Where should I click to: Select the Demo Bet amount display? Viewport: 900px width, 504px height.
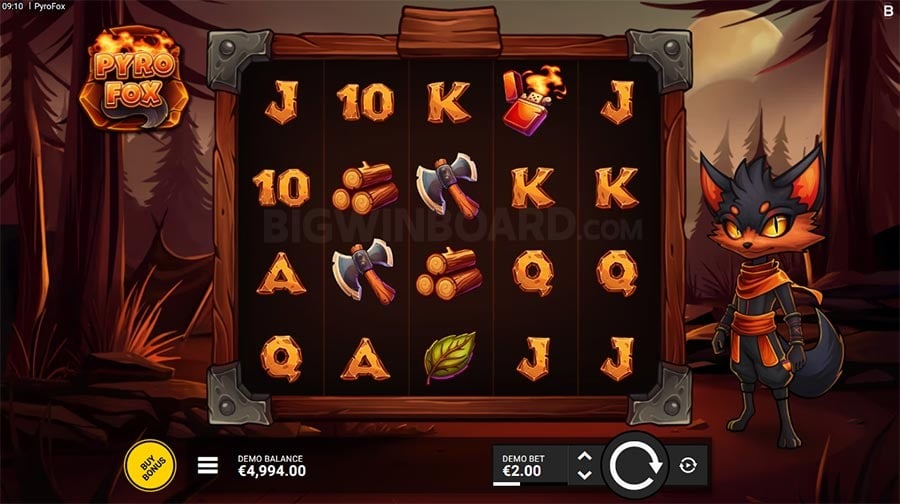(526, 465)
